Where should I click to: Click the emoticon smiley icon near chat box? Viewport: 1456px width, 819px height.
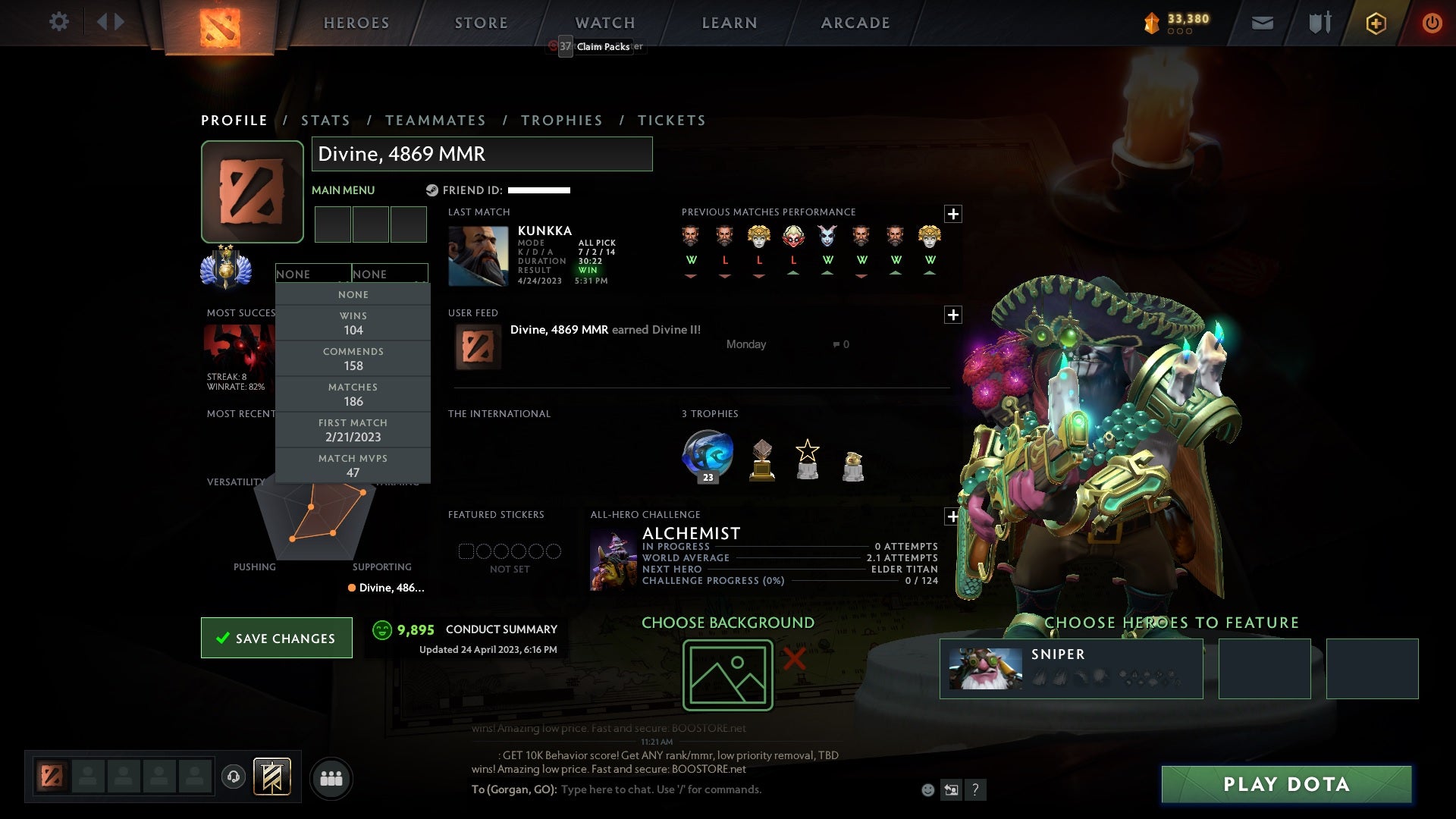pyautogui.click(x=927, y=789)
